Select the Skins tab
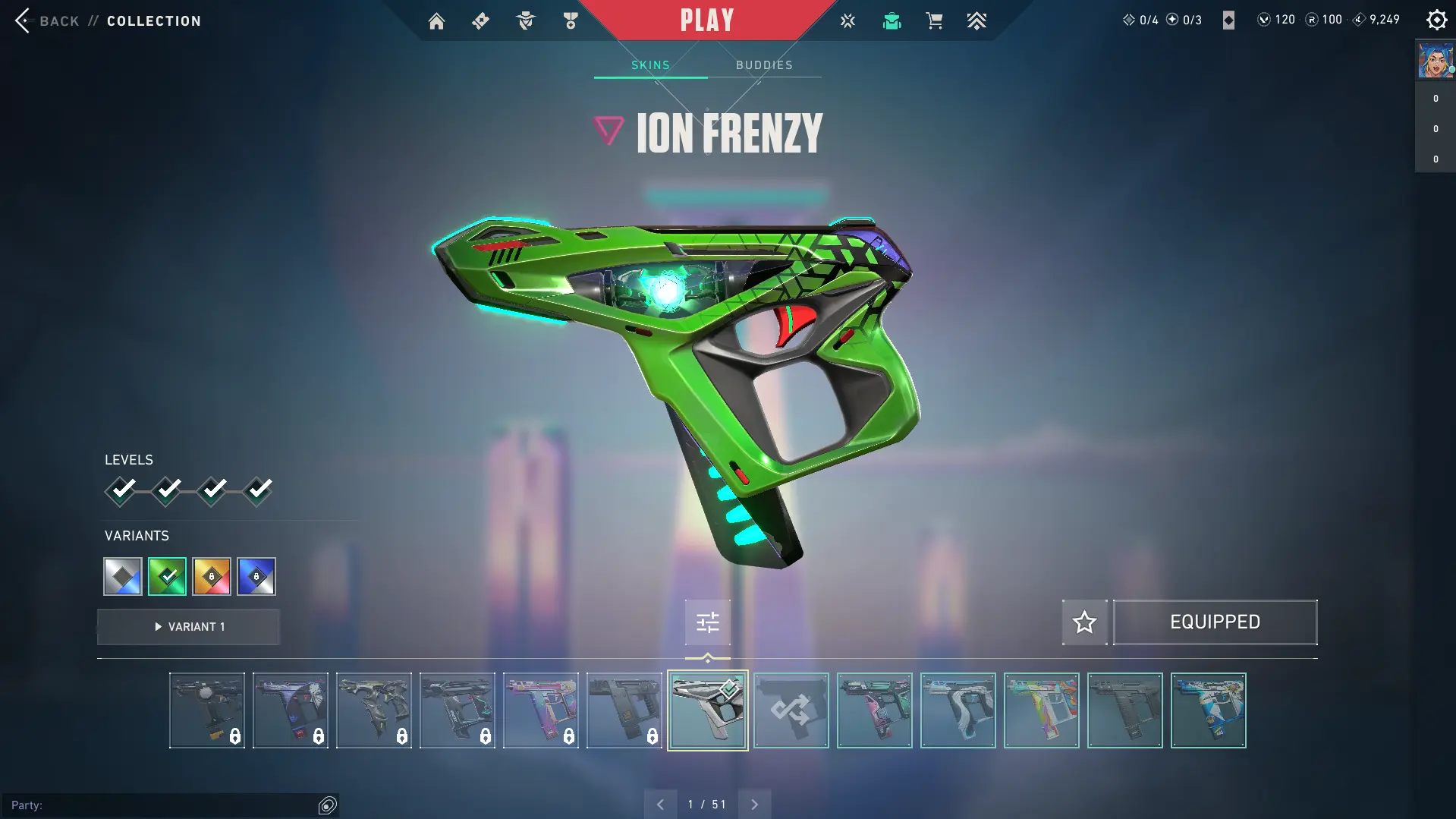The height and width of the screenshot is (819, 1456). [x=650, y=65]
